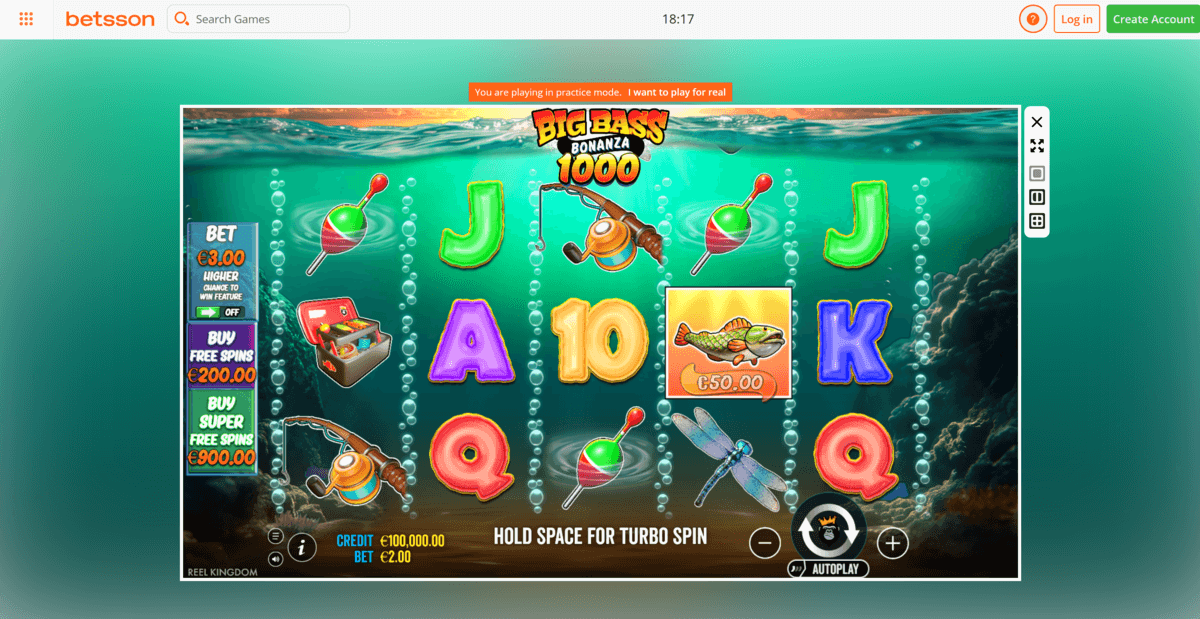Viewport: 1200px width, 619px height.
Task: Create a new Betsson account
Action: tap(1153, 19)
